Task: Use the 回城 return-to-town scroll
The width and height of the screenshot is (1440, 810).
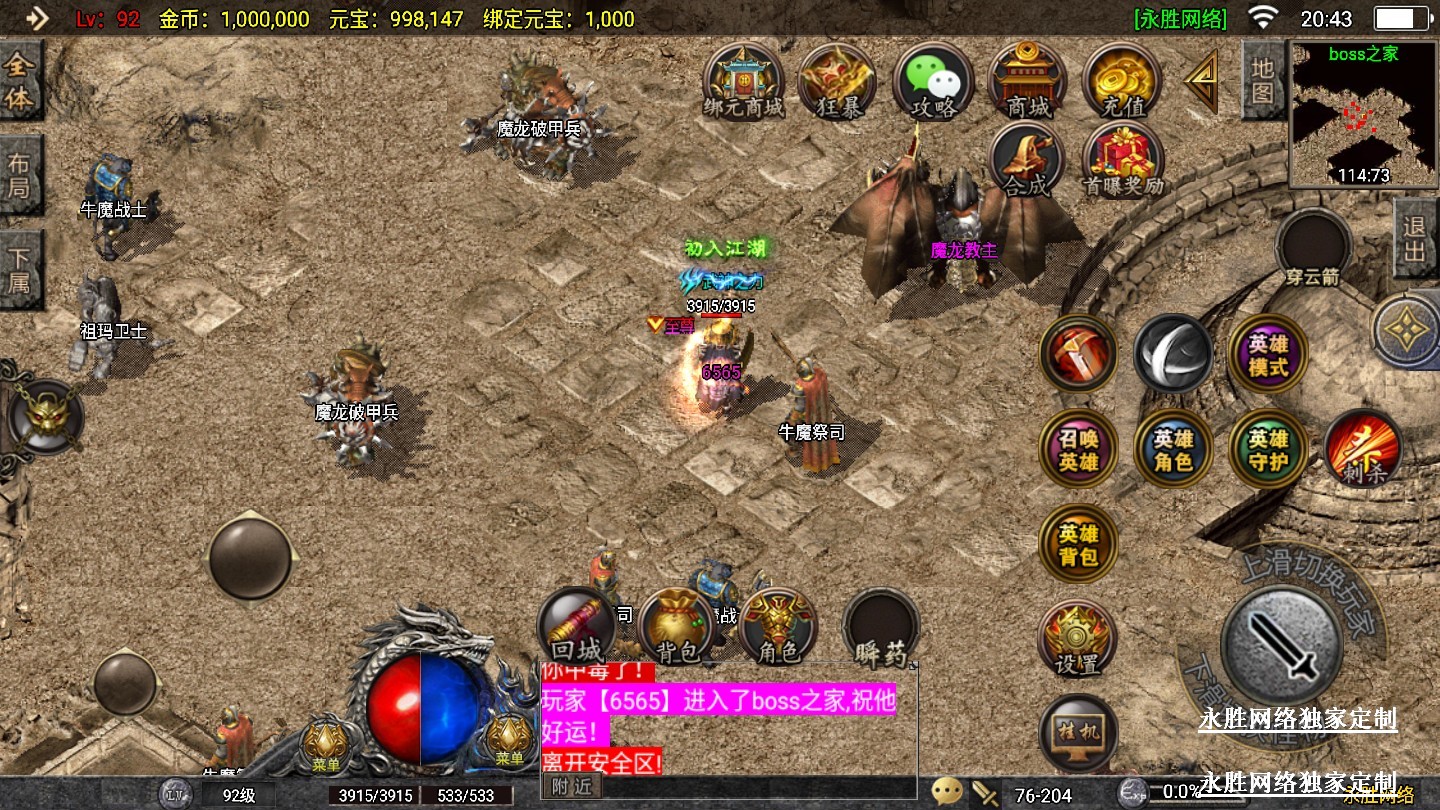Action: pos(576,627)
